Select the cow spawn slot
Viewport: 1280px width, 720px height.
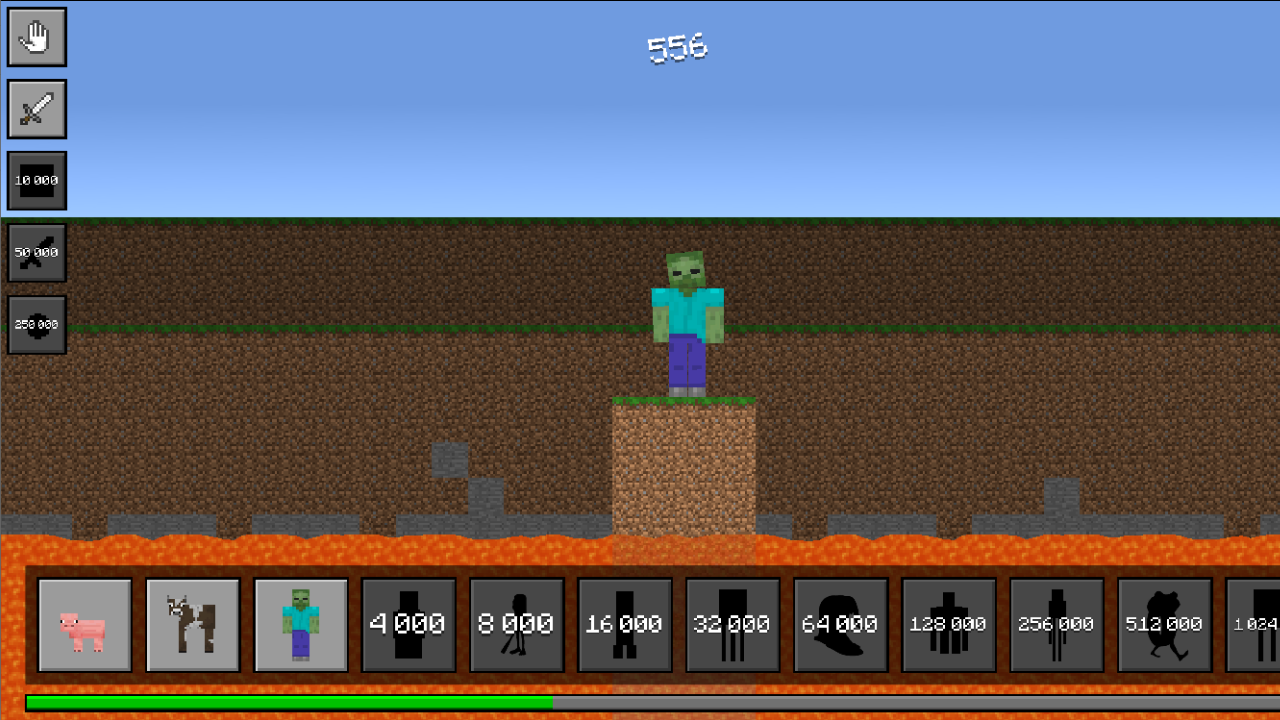click(193, 625)
